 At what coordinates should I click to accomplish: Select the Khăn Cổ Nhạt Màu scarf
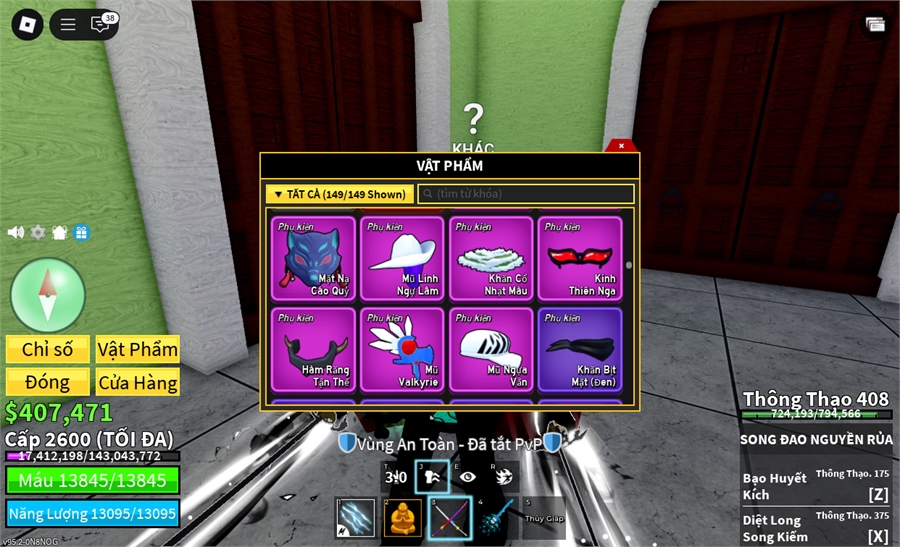pos(491,258)
